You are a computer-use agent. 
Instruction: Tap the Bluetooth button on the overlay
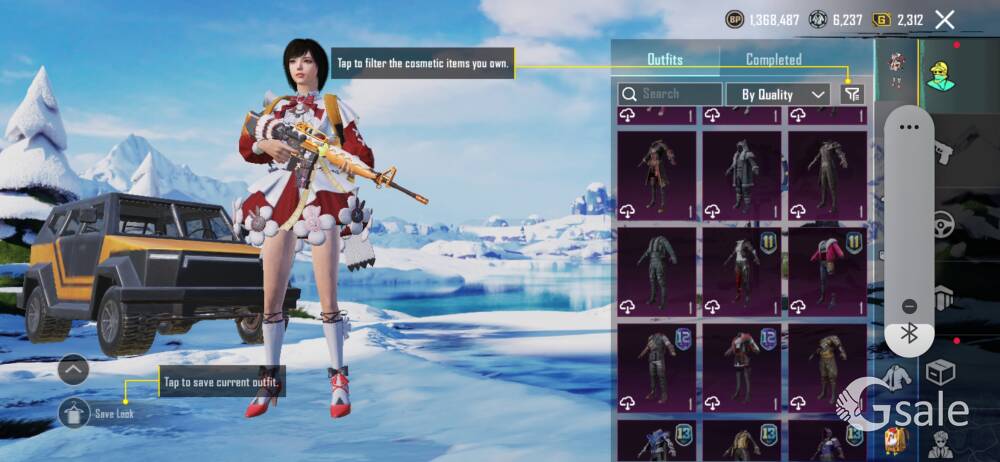click(x=909, y=335)
